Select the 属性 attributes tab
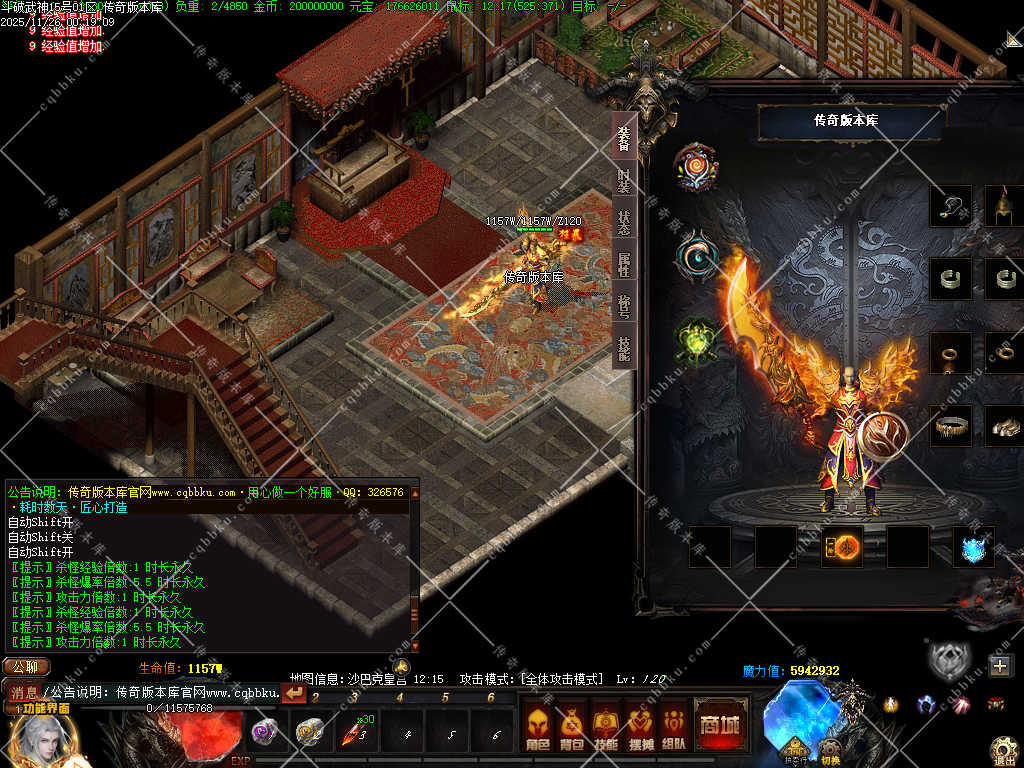This screenshot has width=1024, height=768. [624, 264]
